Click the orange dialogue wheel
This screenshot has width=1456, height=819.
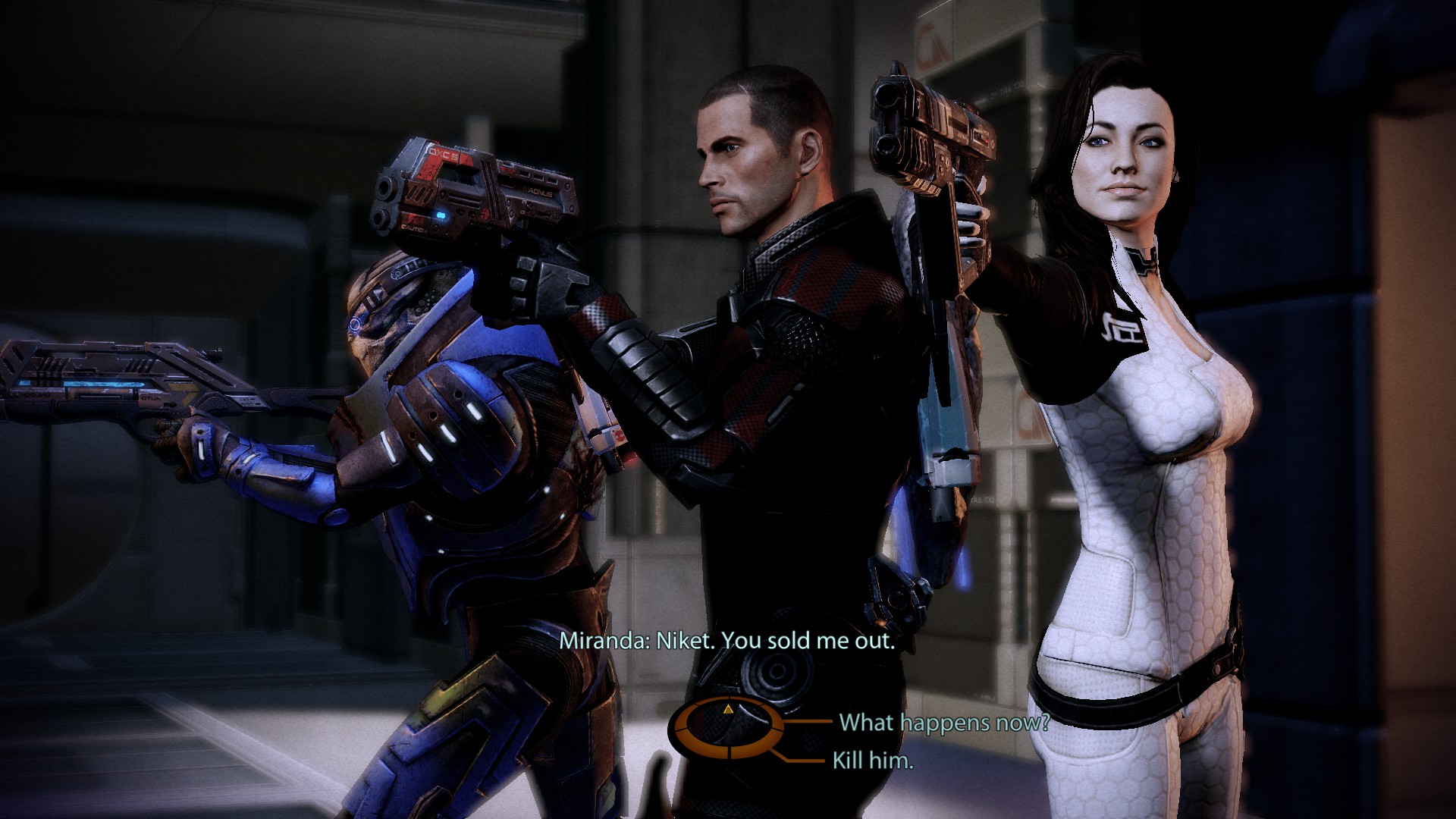coord(726,729)
